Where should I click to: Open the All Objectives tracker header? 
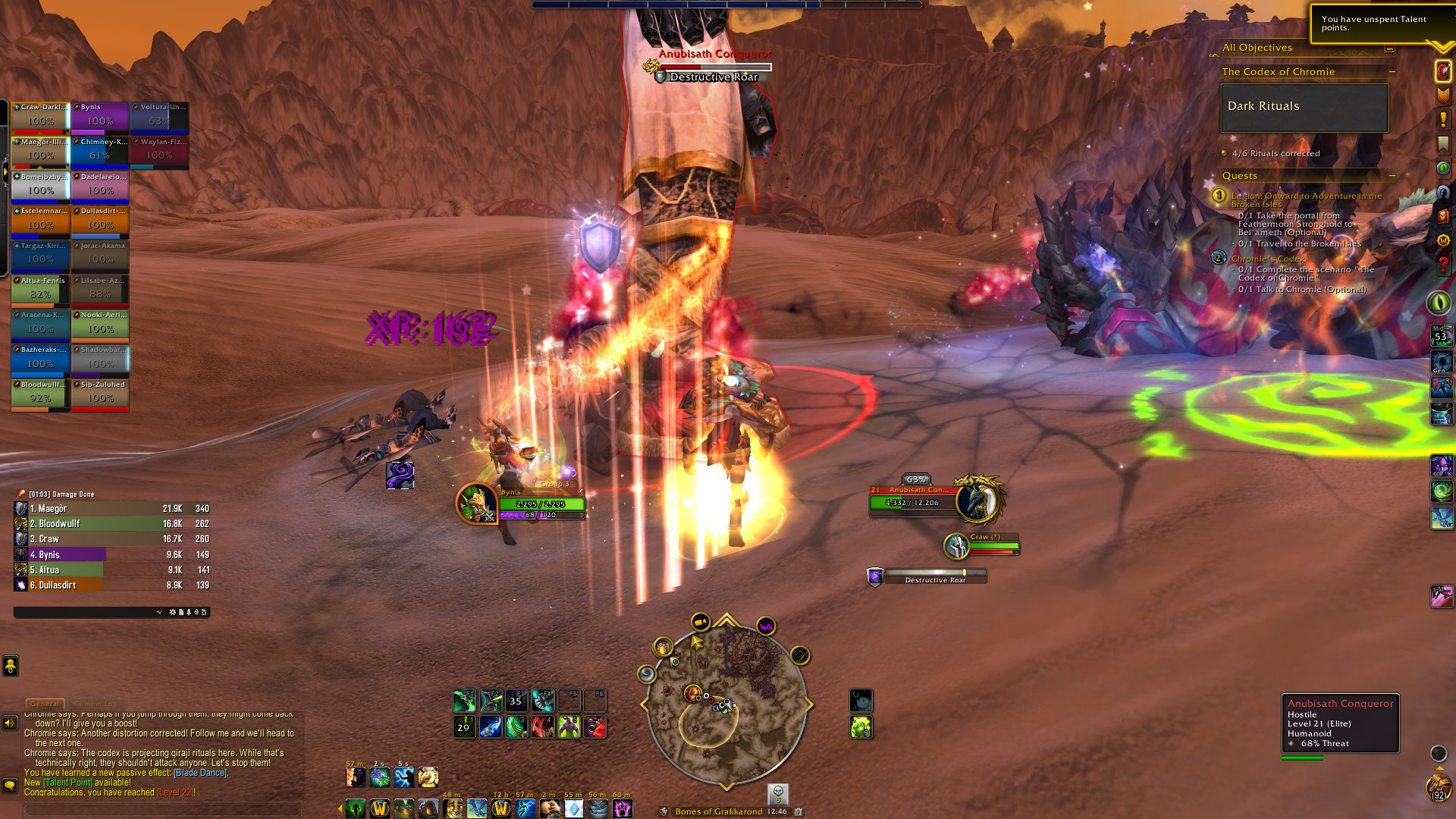pyautogui.click(x=1257, y=48)
